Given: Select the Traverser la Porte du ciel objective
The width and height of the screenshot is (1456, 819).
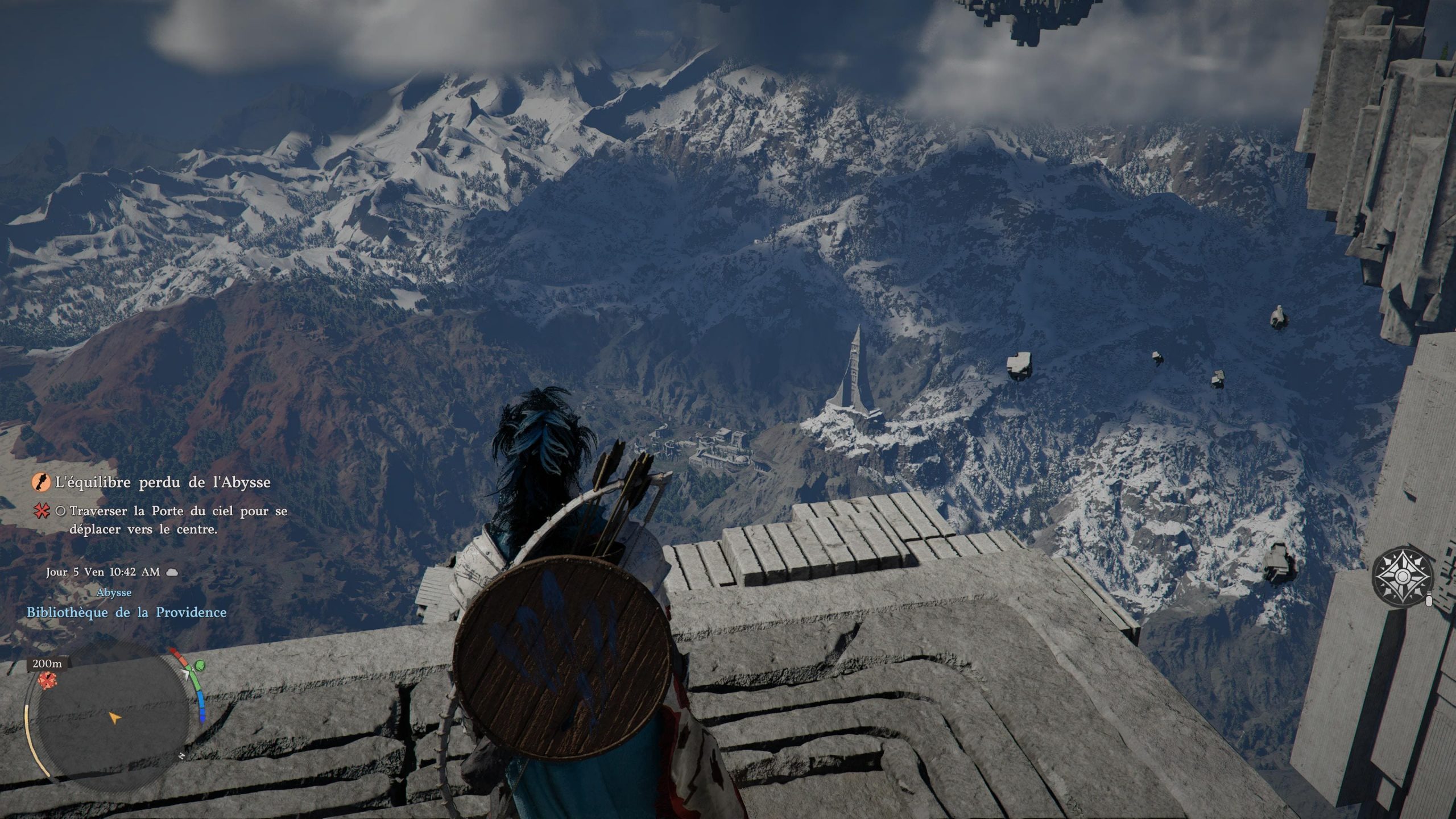Looking at the screenshot, I should pos(178,520).
